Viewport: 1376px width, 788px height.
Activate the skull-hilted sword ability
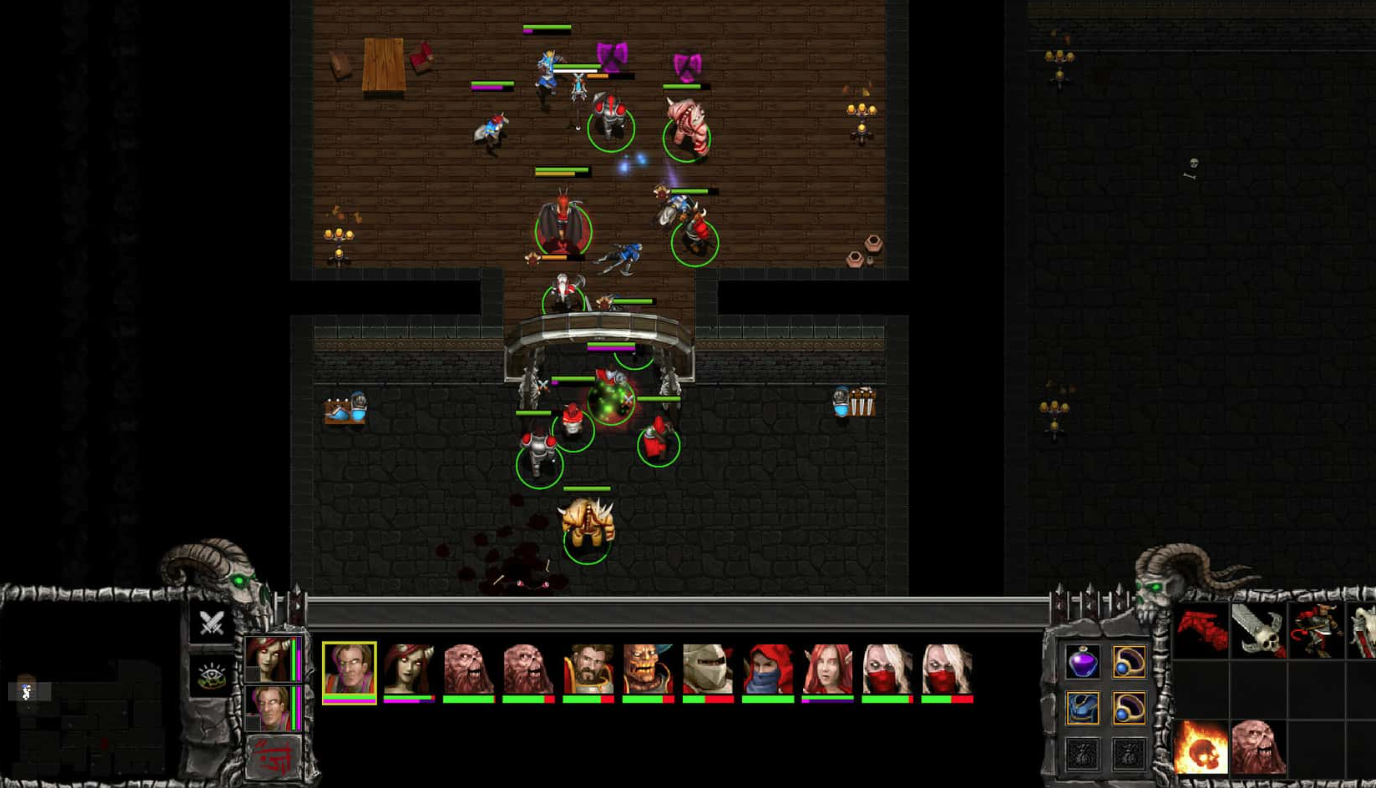click(1258, 630)
